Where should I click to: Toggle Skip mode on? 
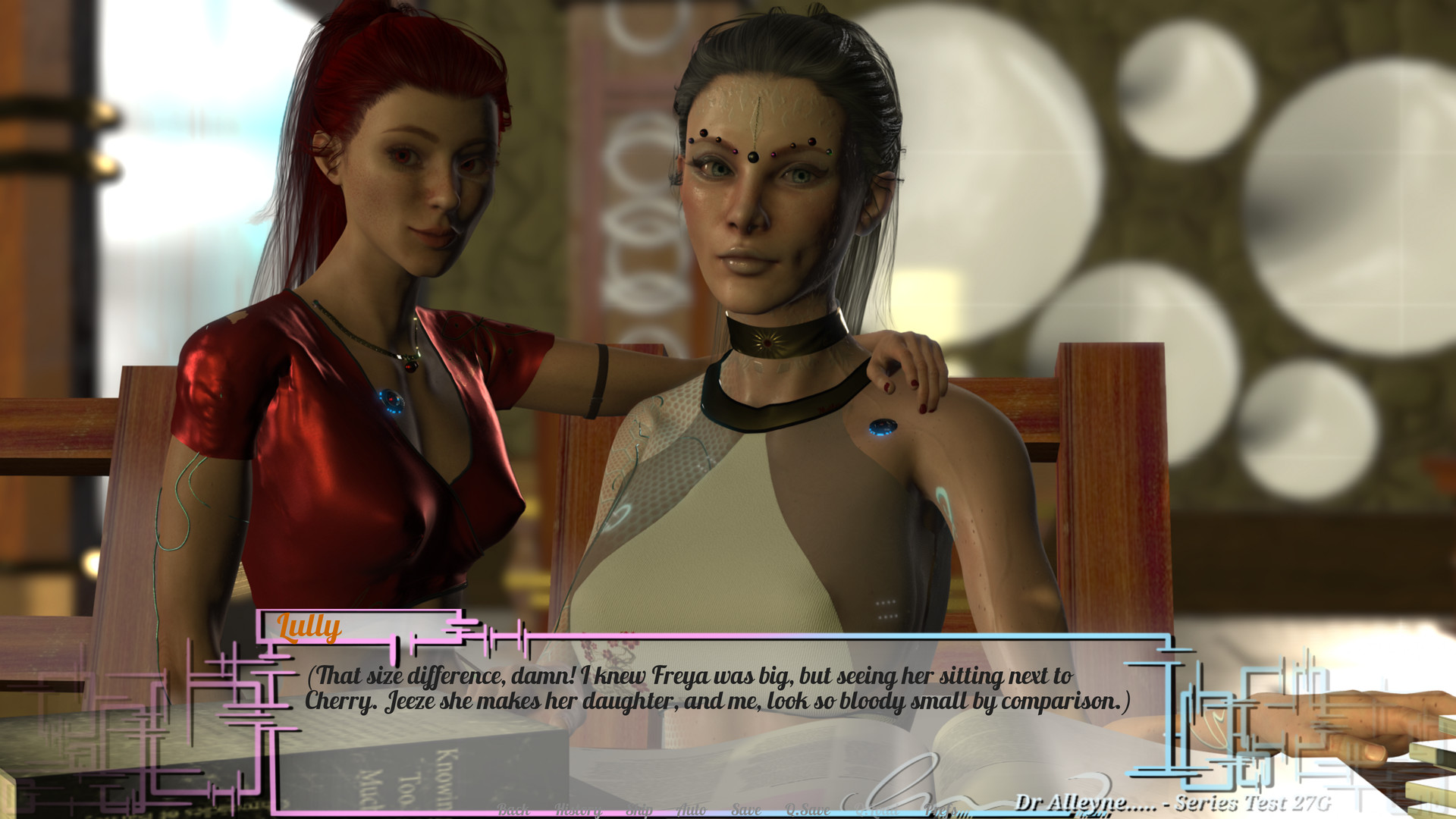tap(639, 810)
